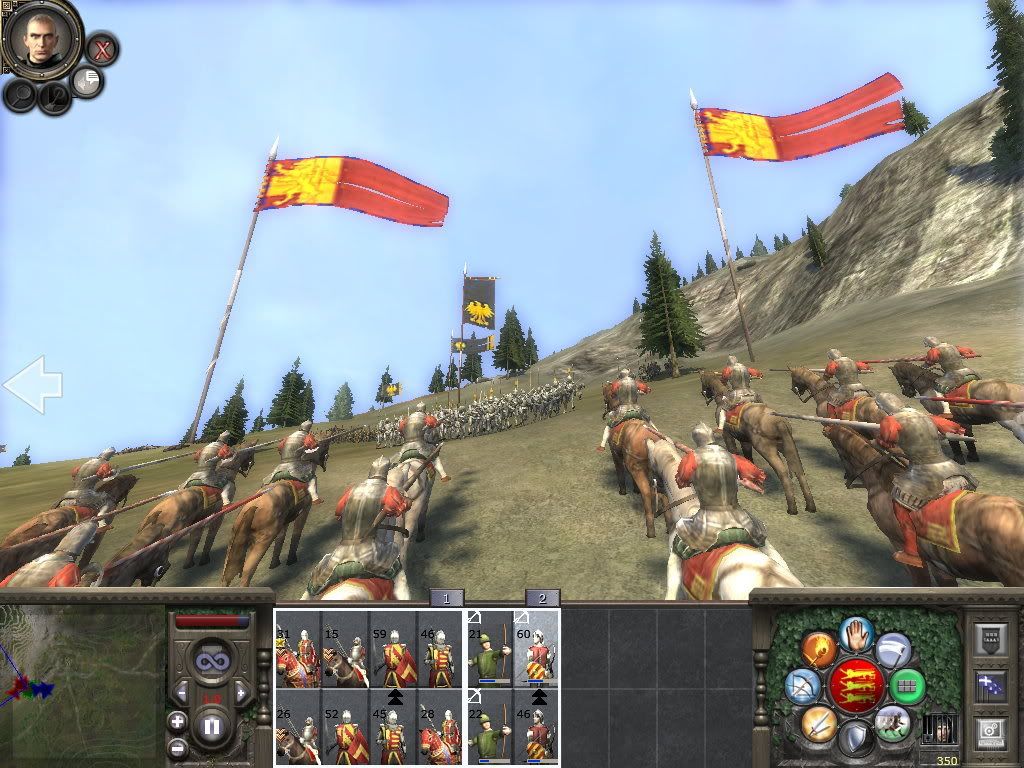Image resolution: width=1024 pixels, height=768 pixels.
Task: Toggle the advisor speech bubble button
Action: 88,81
